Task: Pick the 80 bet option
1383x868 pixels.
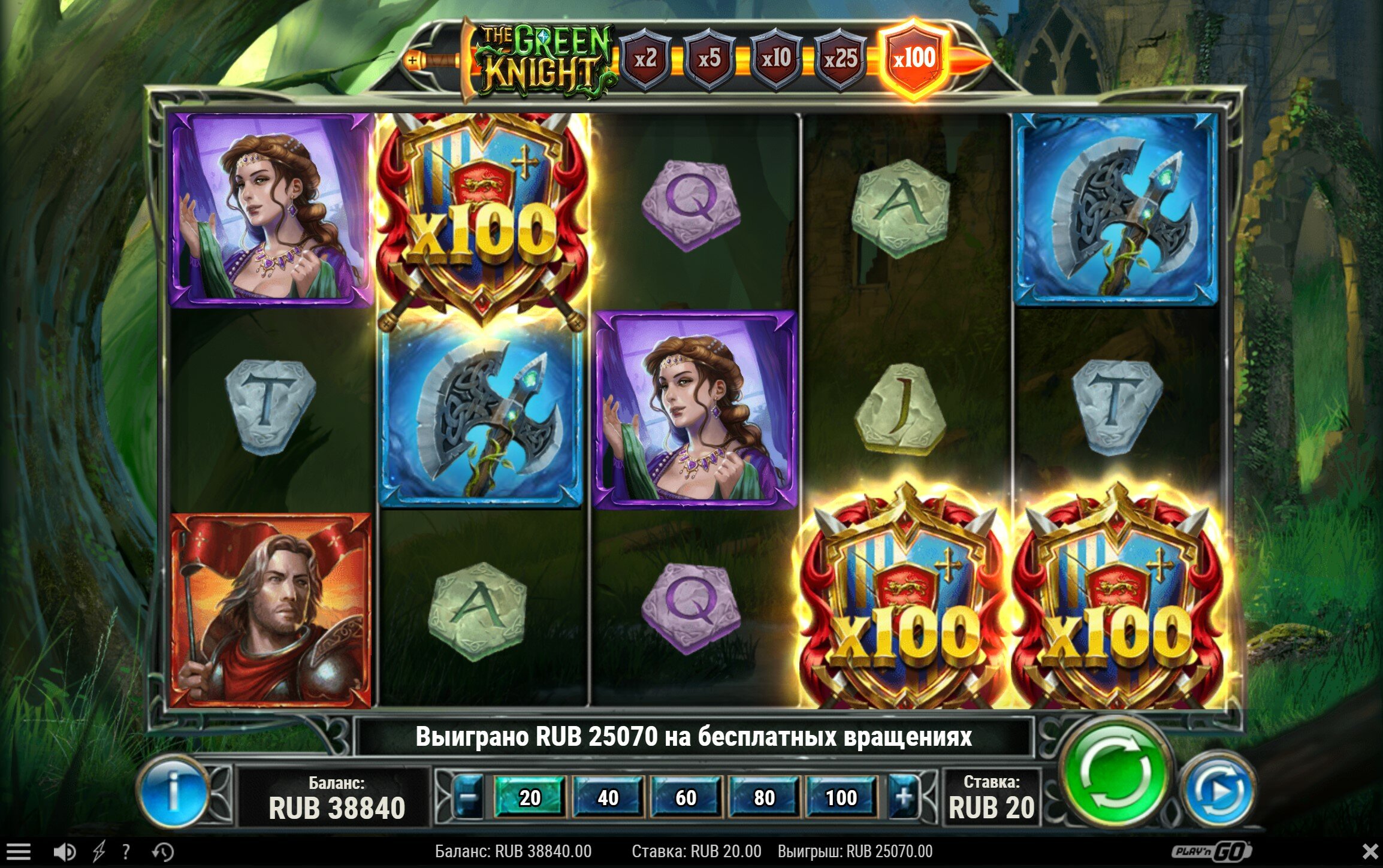Action: click(764, 797)
